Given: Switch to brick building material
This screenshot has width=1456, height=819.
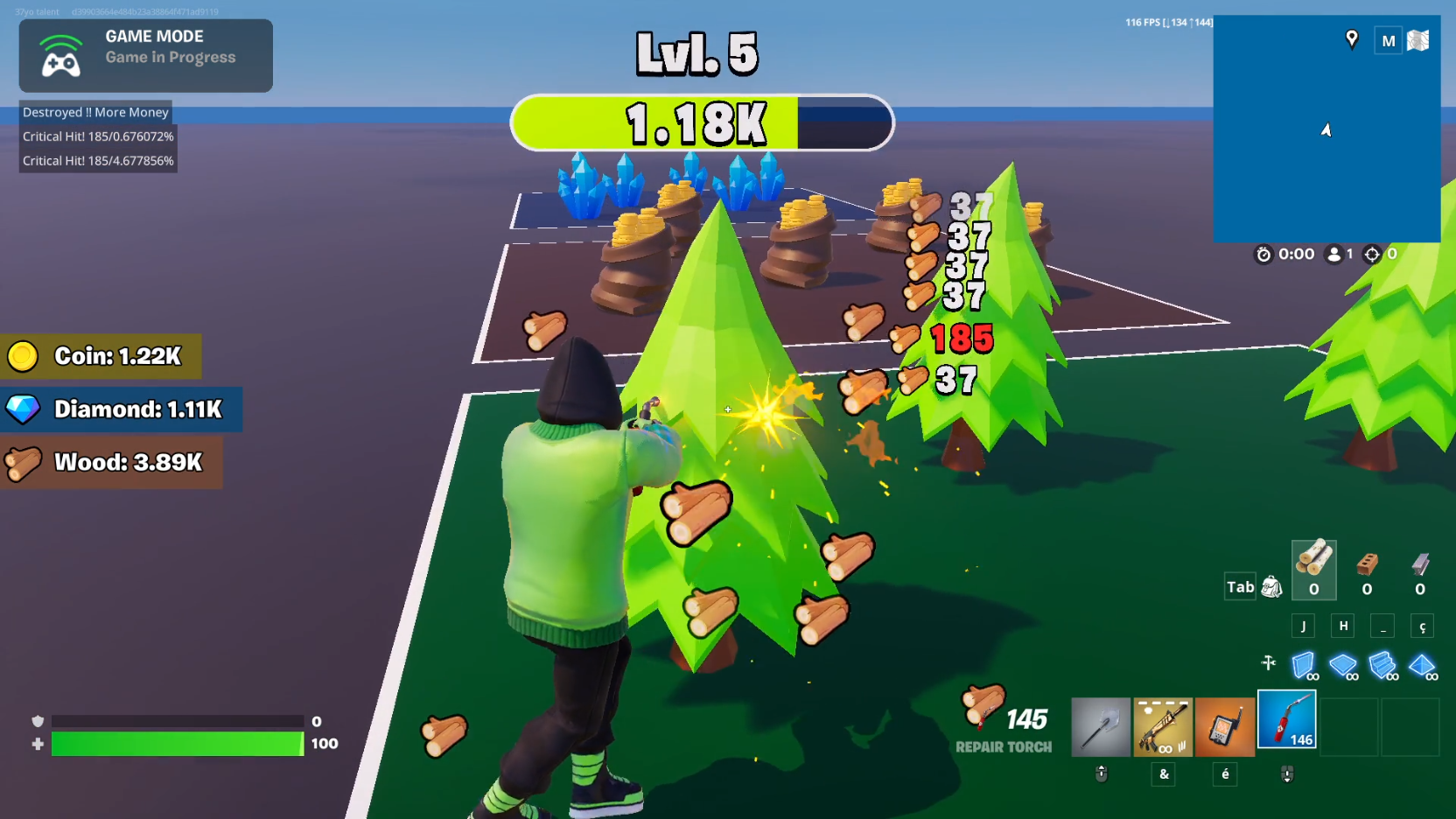Looking at the screenshot, I should 1367,570.
